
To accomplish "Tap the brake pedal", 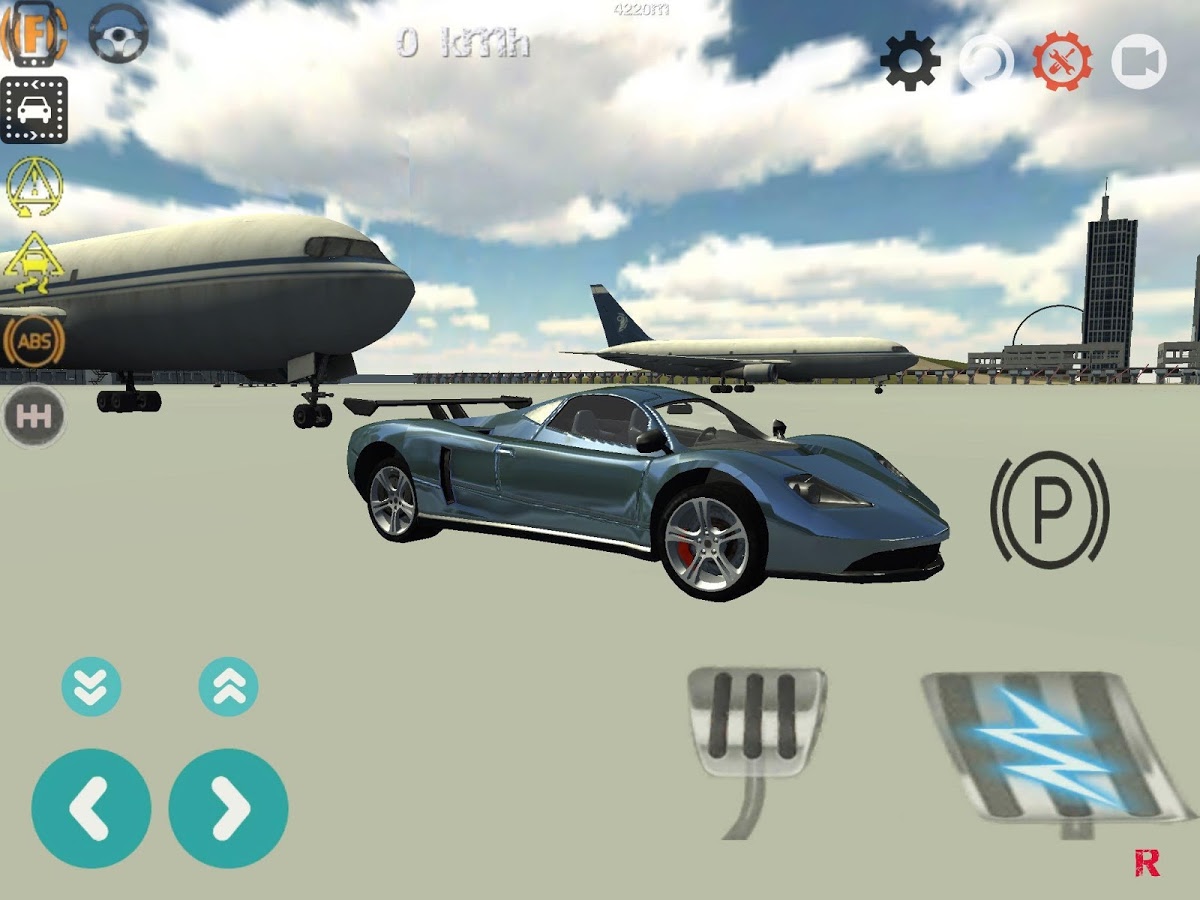I will [756, 722].
